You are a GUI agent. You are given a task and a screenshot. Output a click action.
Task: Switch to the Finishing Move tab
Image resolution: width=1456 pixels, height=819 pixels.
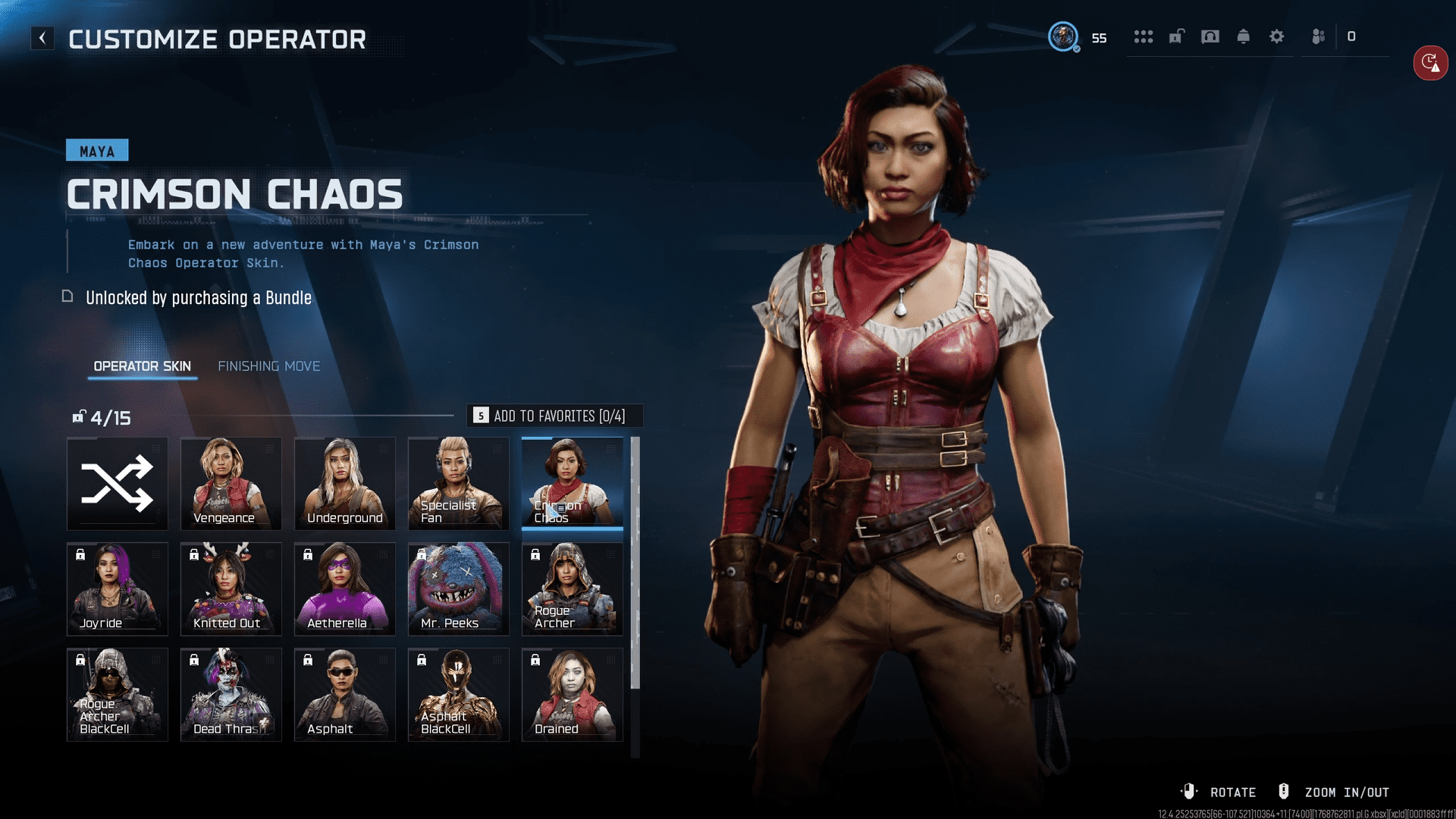coord(268,366)
